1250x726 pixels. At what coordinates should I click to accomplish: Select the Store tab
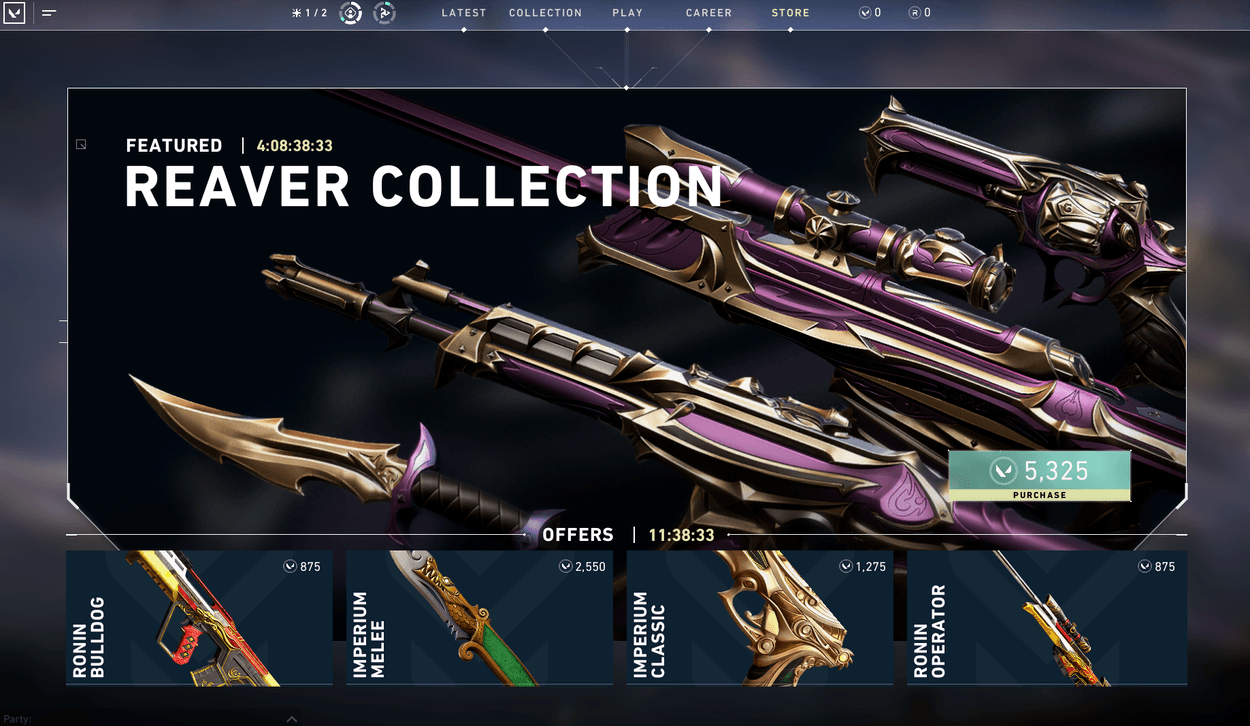click(790, 13)
